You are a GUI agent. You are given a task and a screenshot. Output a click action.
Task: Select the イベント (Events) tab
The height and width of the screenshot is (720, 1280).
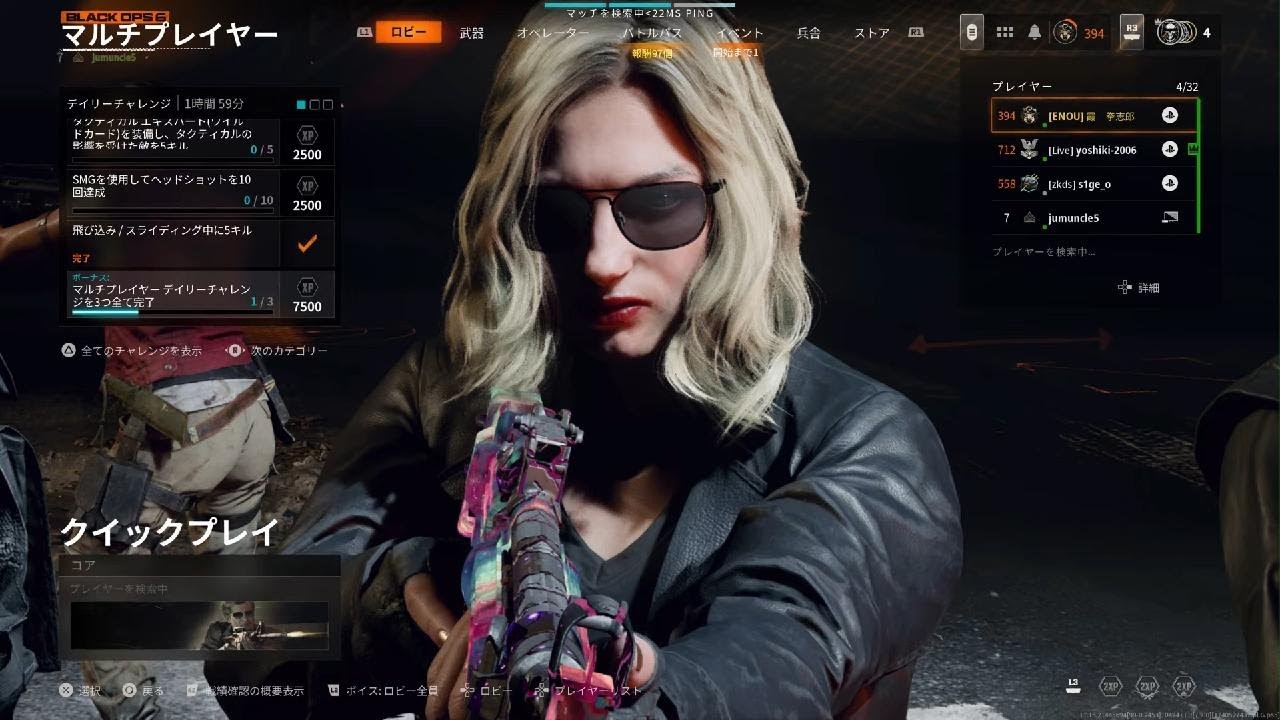[x=739, y=33]
